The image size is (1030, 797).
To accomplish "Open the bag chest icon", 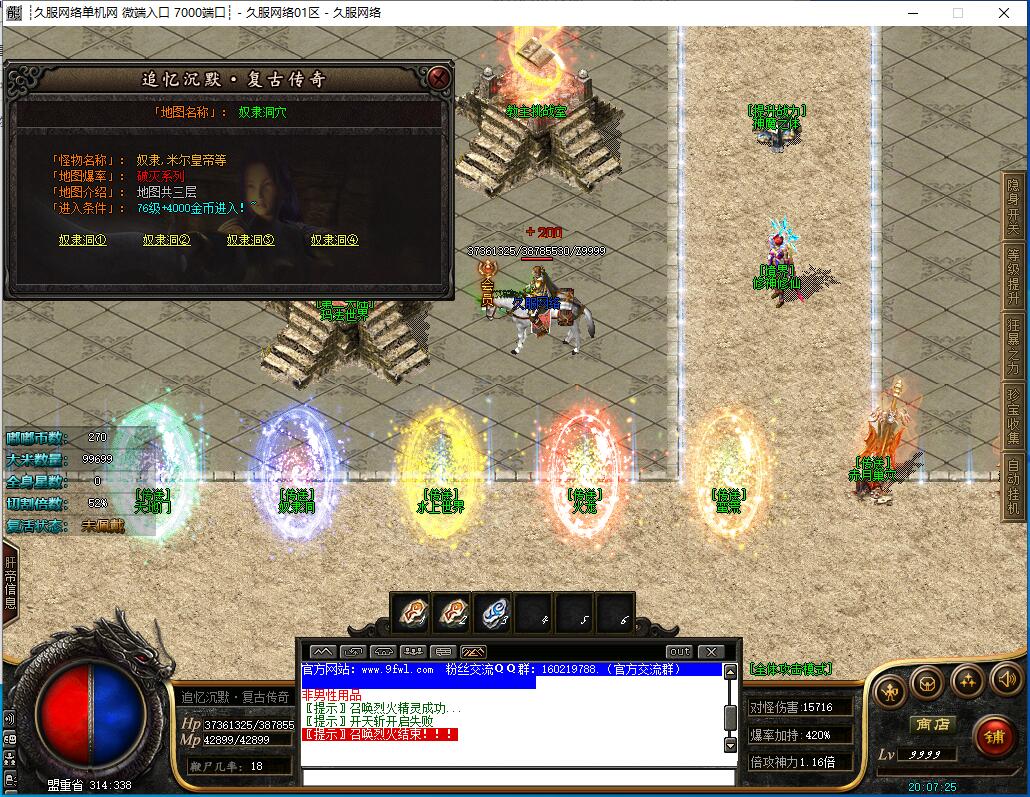I will (927, 681).
